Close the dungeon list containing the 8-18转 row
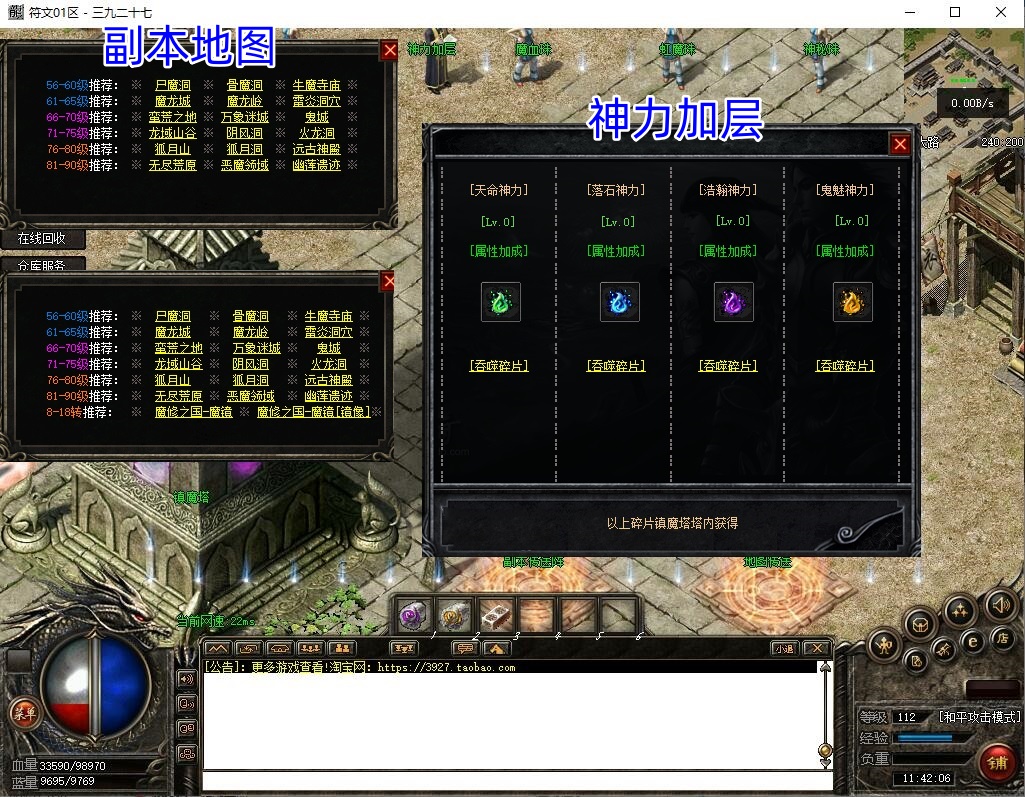Image resolution: width=1025 pixels, height=797 pixels. (388, 282)
